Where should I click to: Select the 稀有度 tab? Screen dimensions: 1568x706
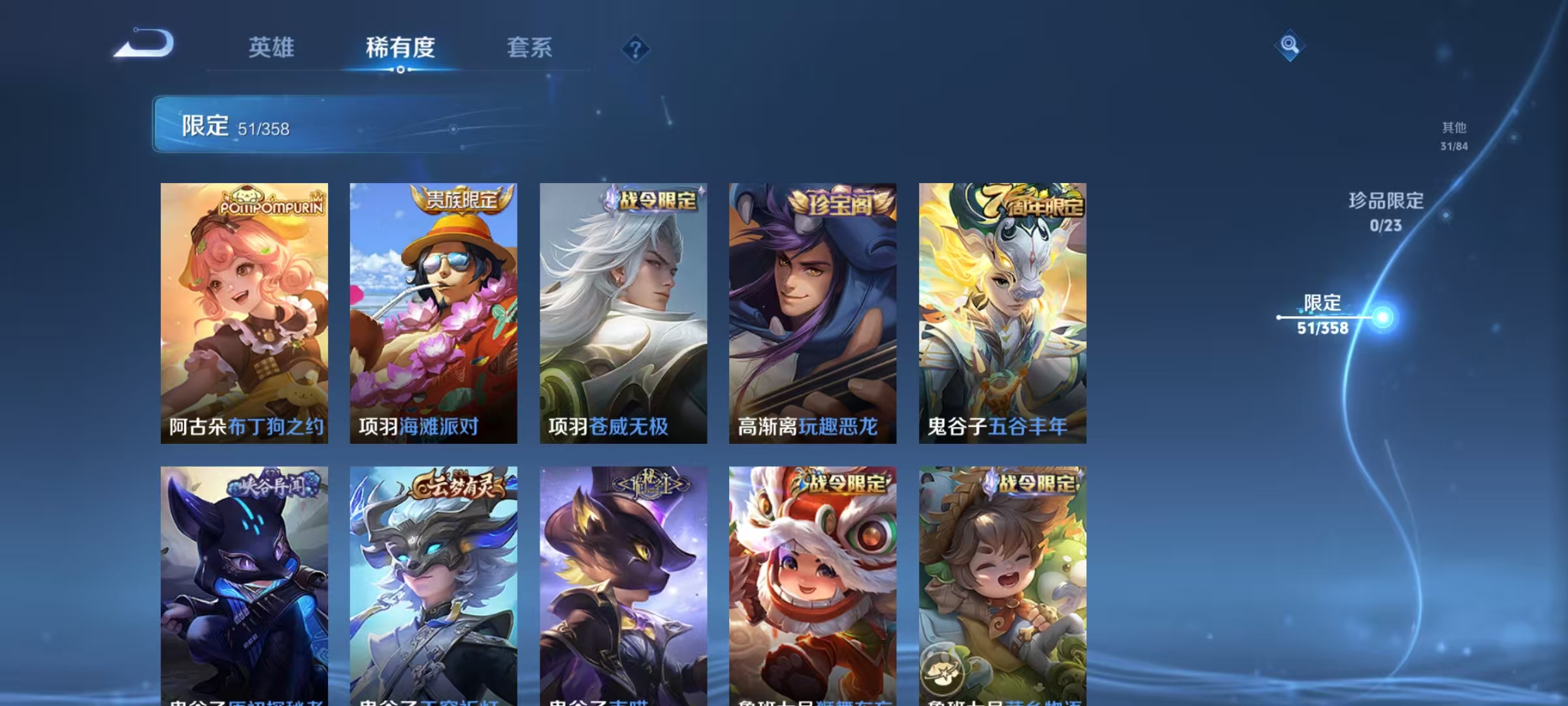(x=401, y=48)
